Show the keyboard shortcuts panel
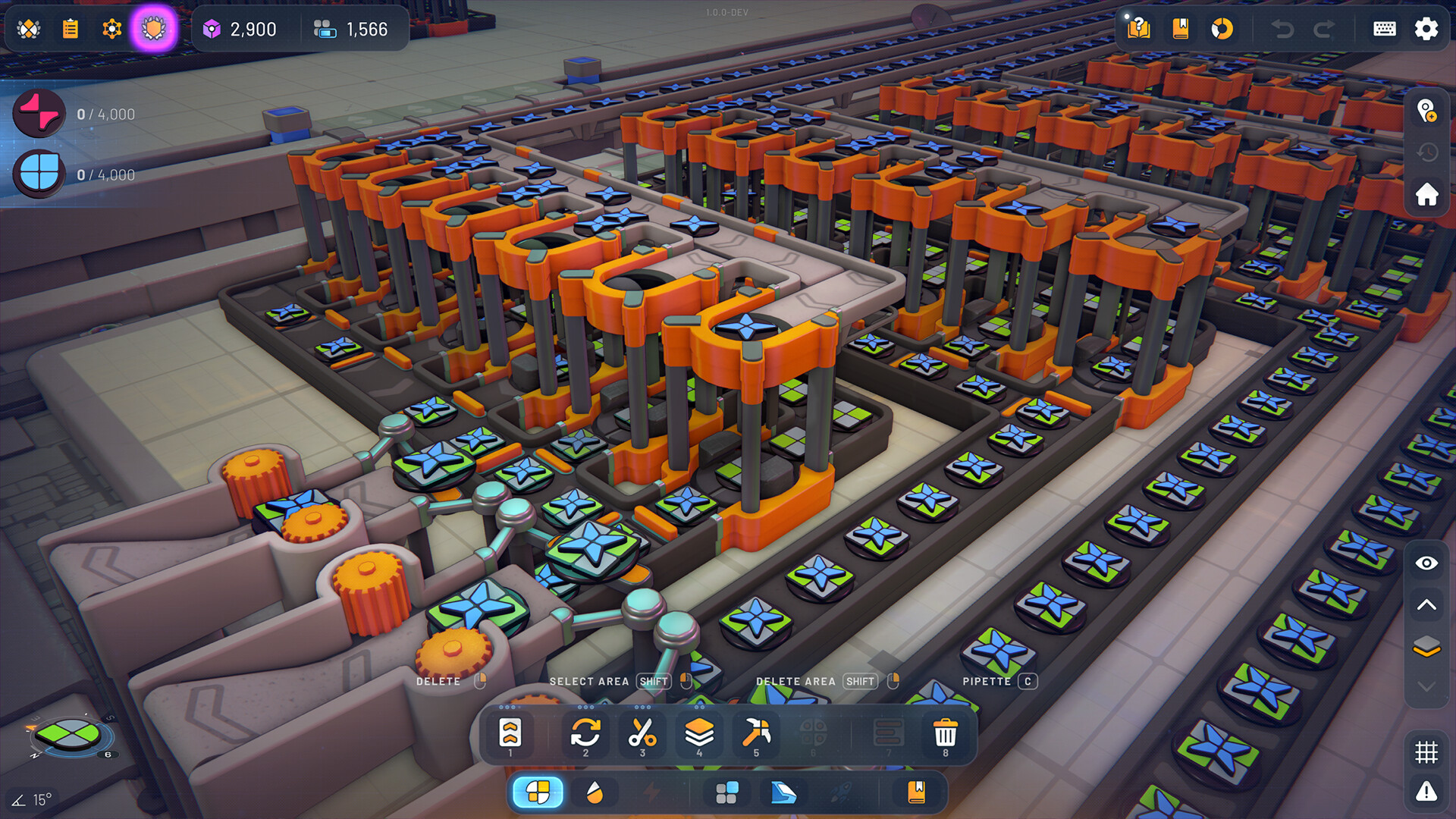Screen dimensions: 1456x819 tap(1384, 29)
